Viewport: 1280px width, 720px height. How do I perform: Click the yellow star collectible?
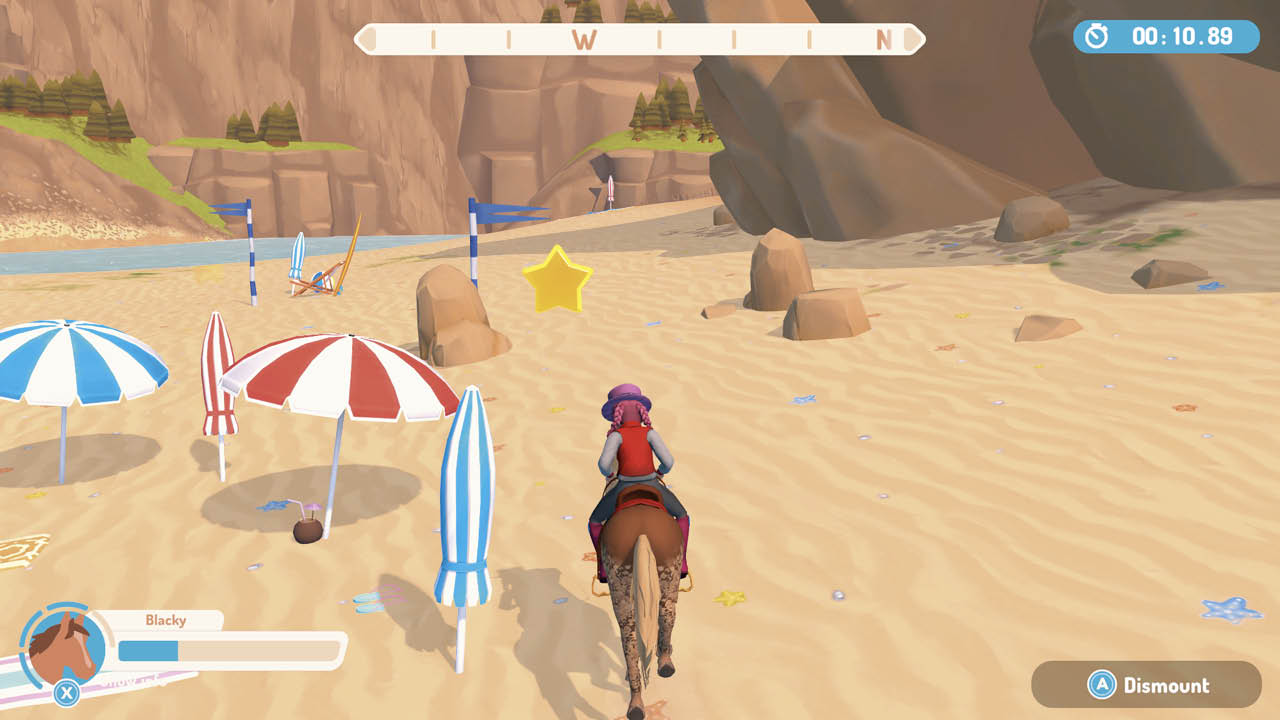(x=556, y=277)
